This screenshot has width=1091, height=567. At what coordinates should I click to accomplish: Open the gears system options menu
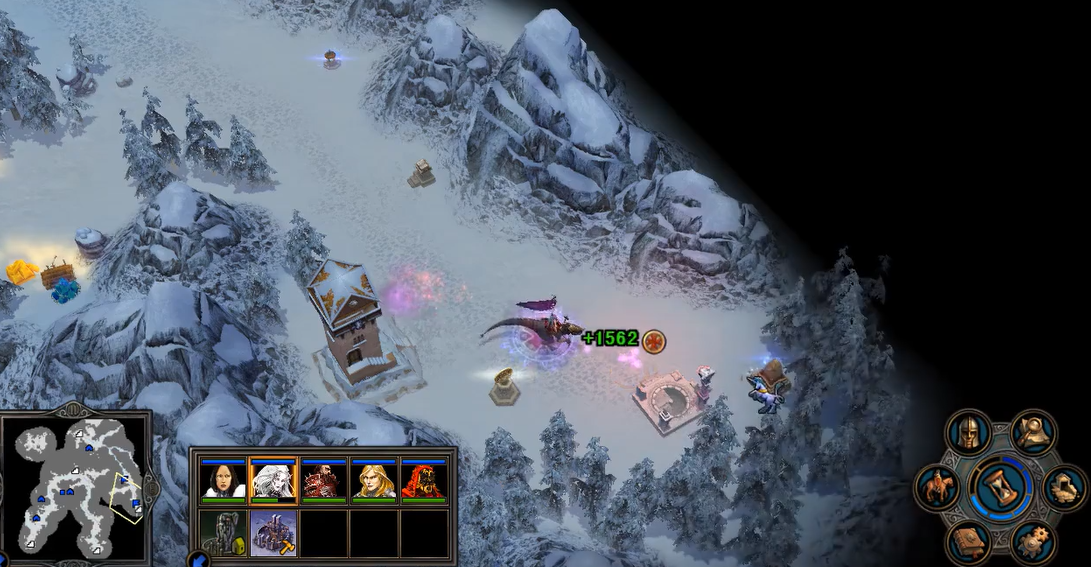[x=1034, y=541]
